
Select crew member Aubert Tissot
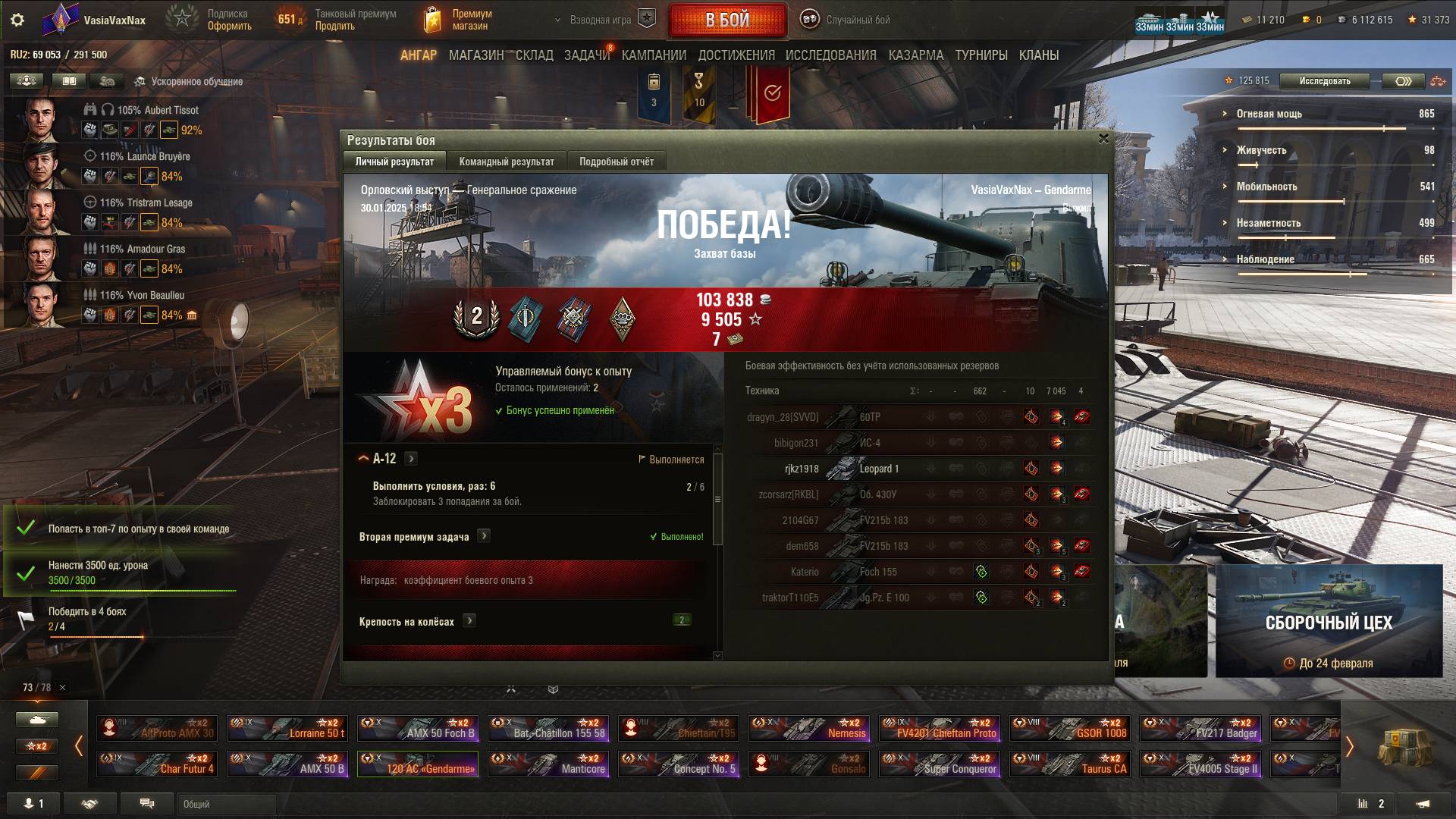point(158,110)
